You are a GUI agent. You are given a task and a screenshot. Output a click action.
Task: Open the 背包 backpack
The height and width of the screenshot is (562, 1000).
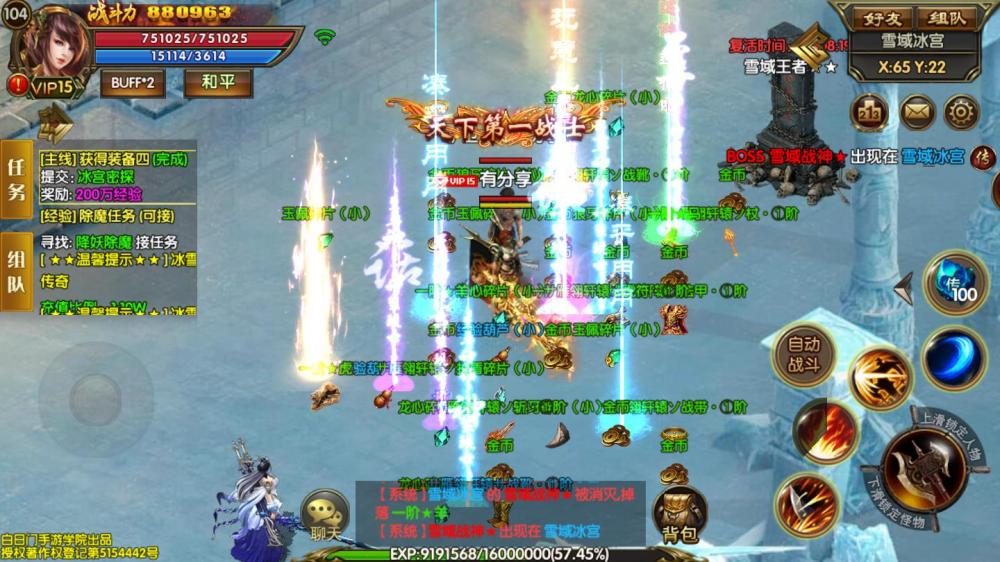tap(680, 515)
